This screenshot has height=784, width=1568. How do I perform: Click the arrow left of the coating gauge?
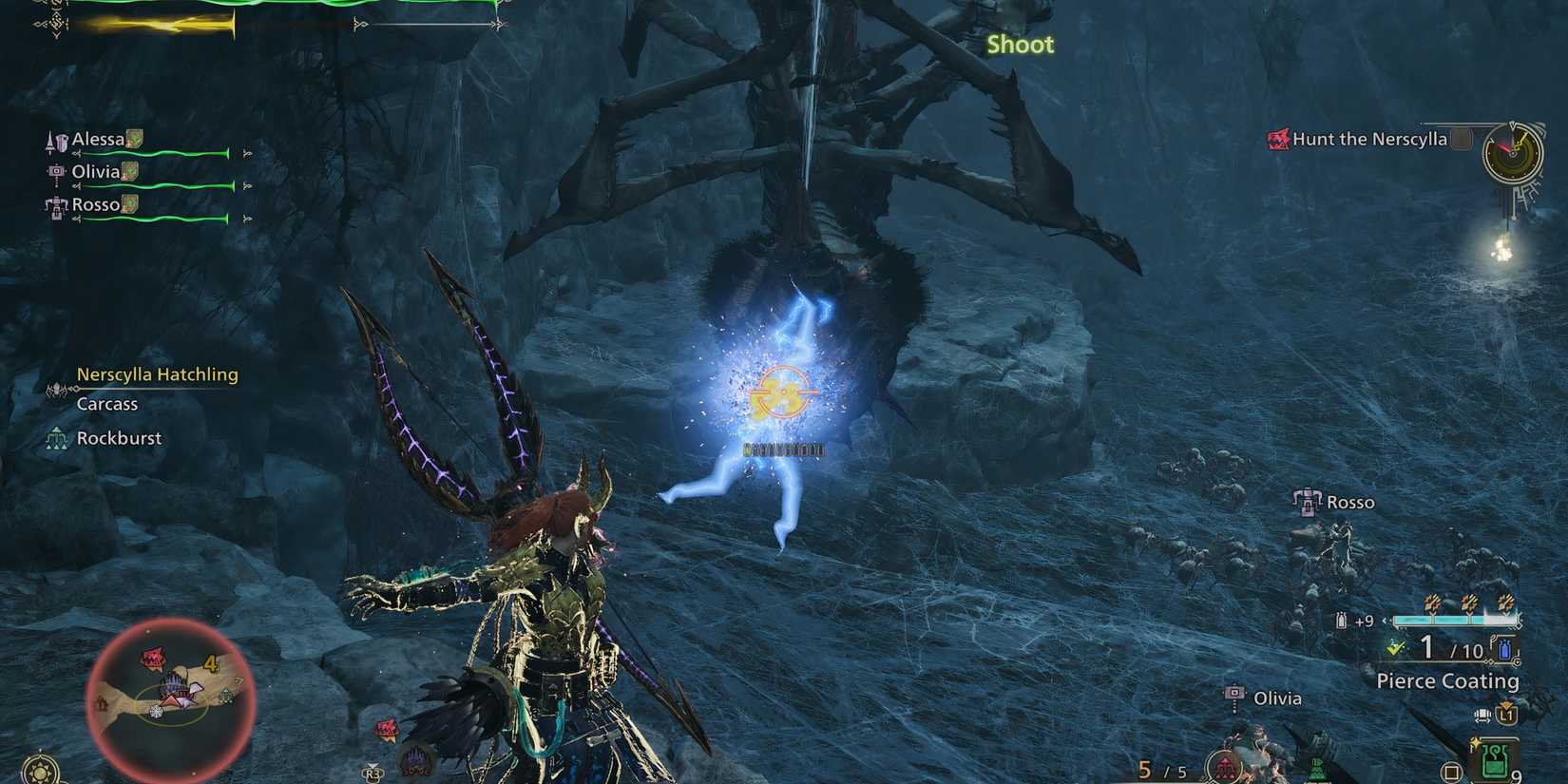(1386, 620)
